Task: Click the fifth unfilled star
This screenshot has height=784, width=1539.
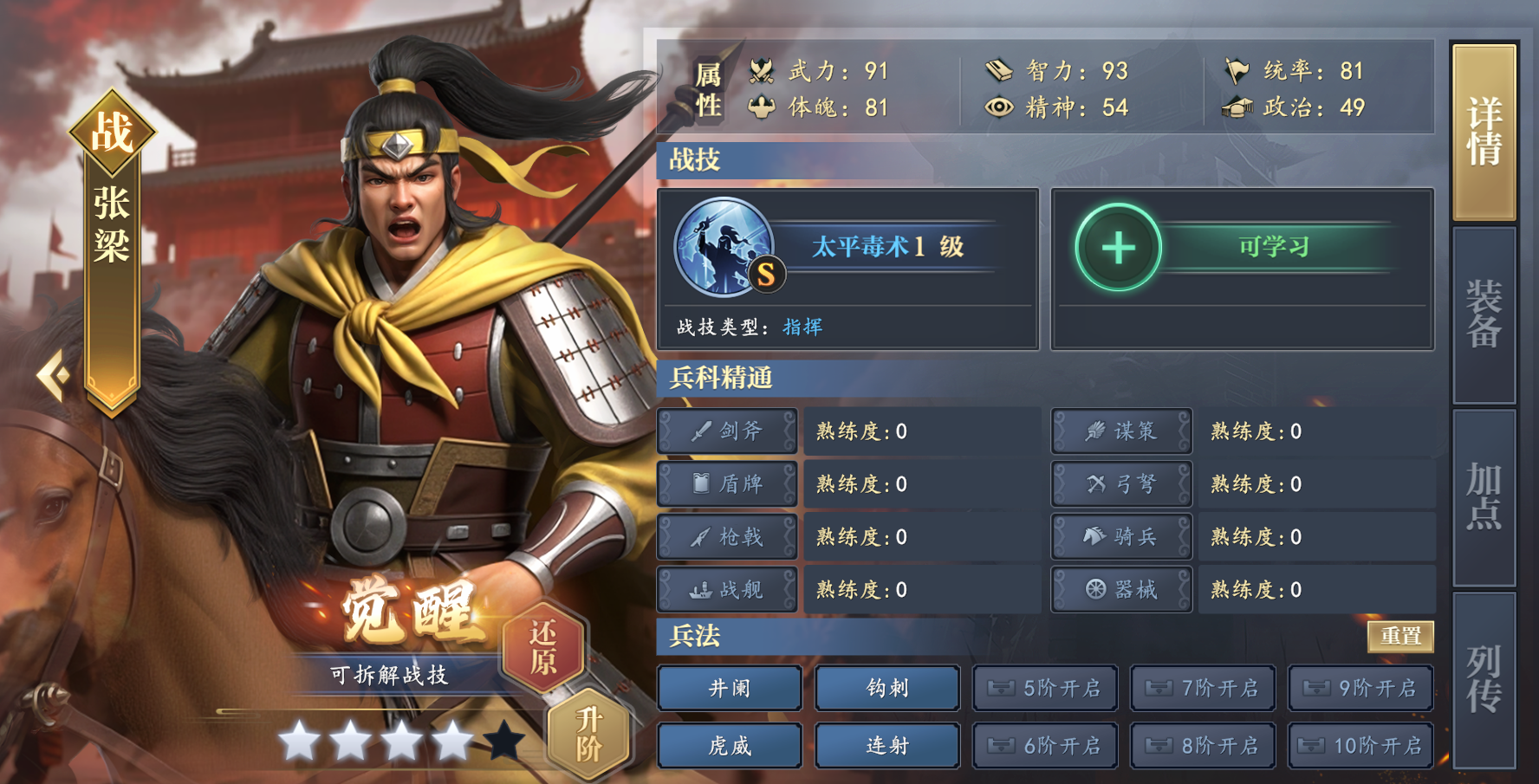Action: pyautogui.click(x=505, y=738)
